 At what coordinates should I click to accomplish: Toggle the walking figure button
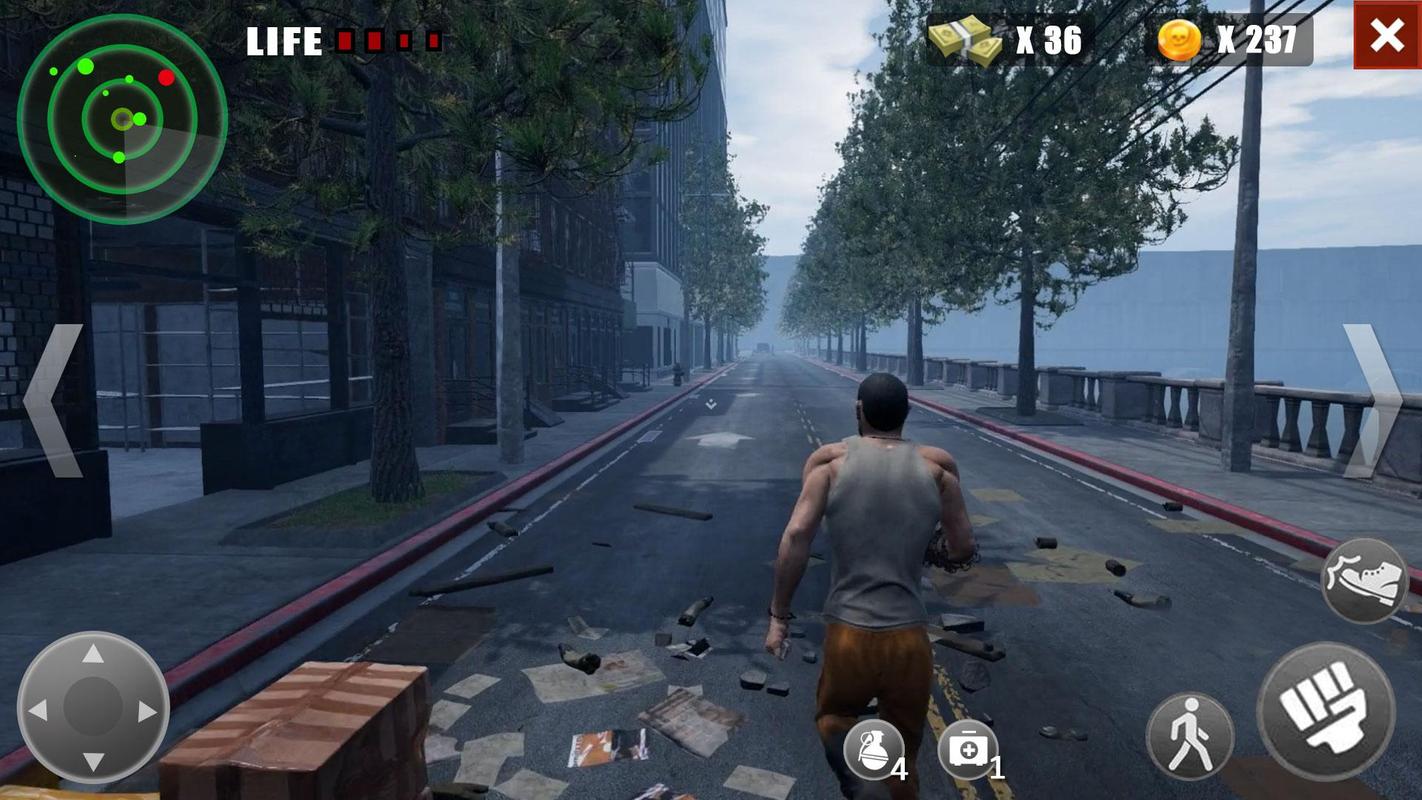point(1189,737)
